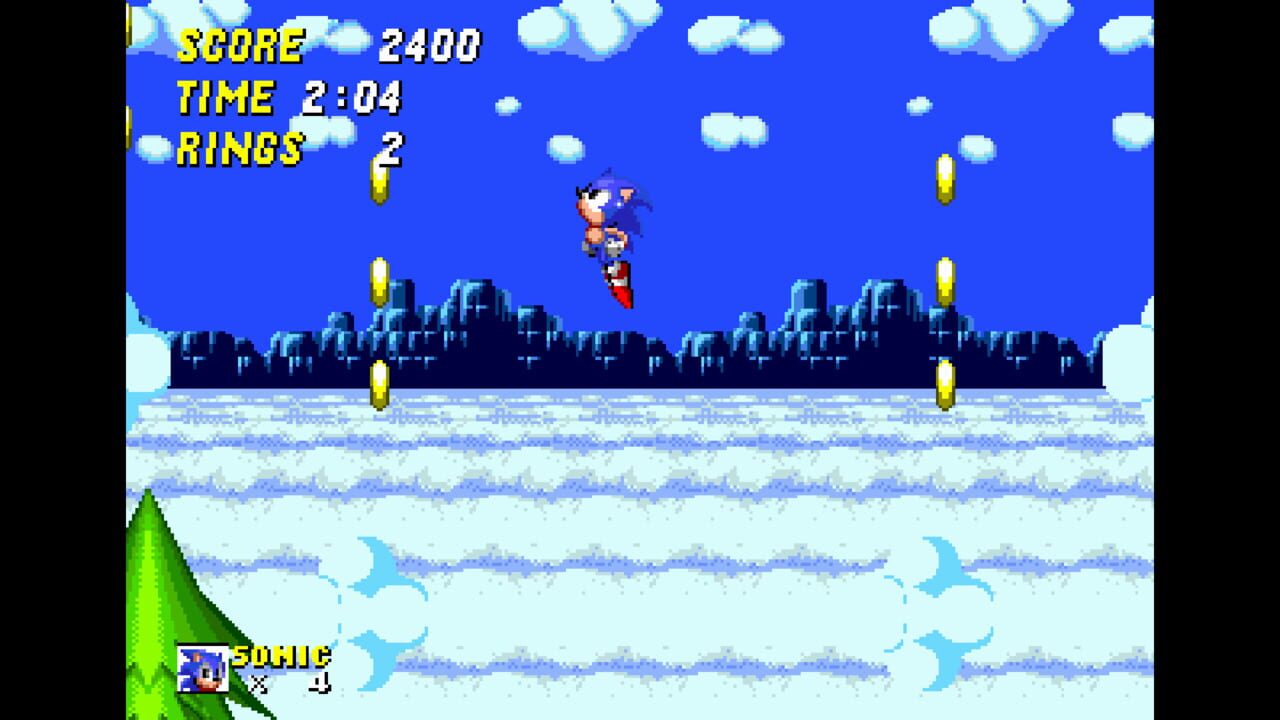The image size is (1280, 720).
Task: Click the ring below the left mountain ledge
Action: 379,385
